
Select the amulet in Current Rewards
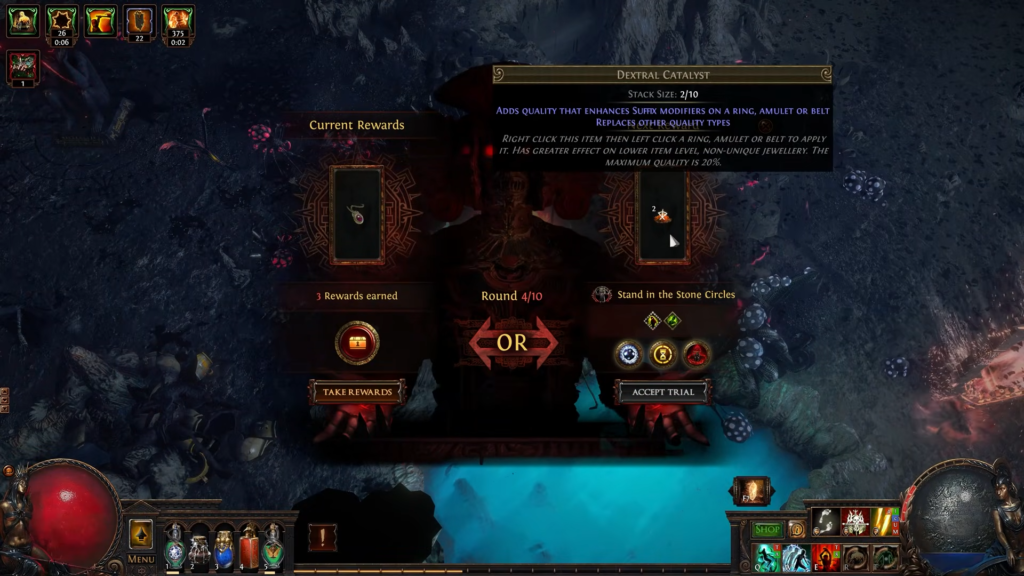tap(357, 214)
